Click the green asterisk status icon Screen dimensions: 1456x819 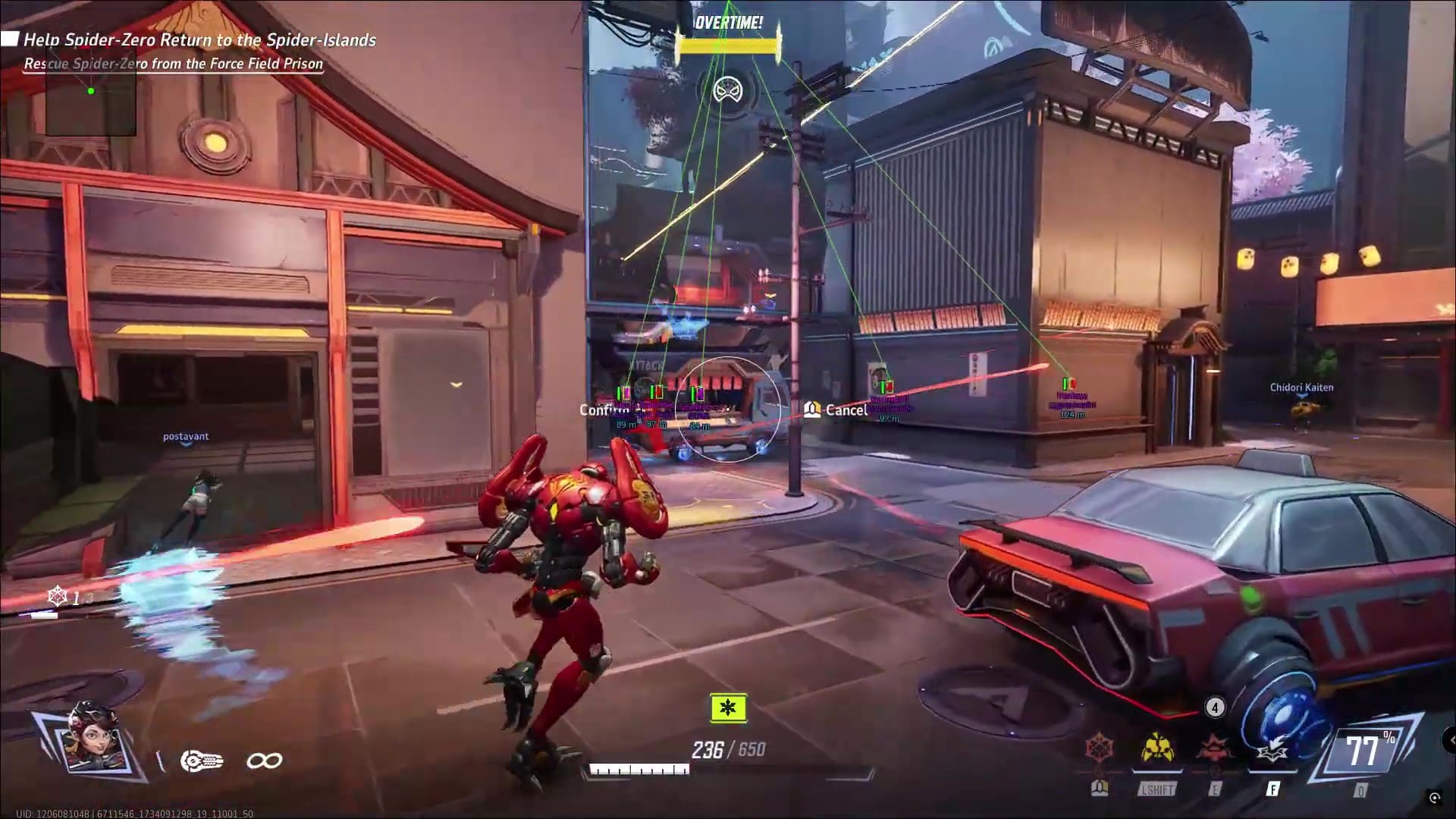(728, 708)
